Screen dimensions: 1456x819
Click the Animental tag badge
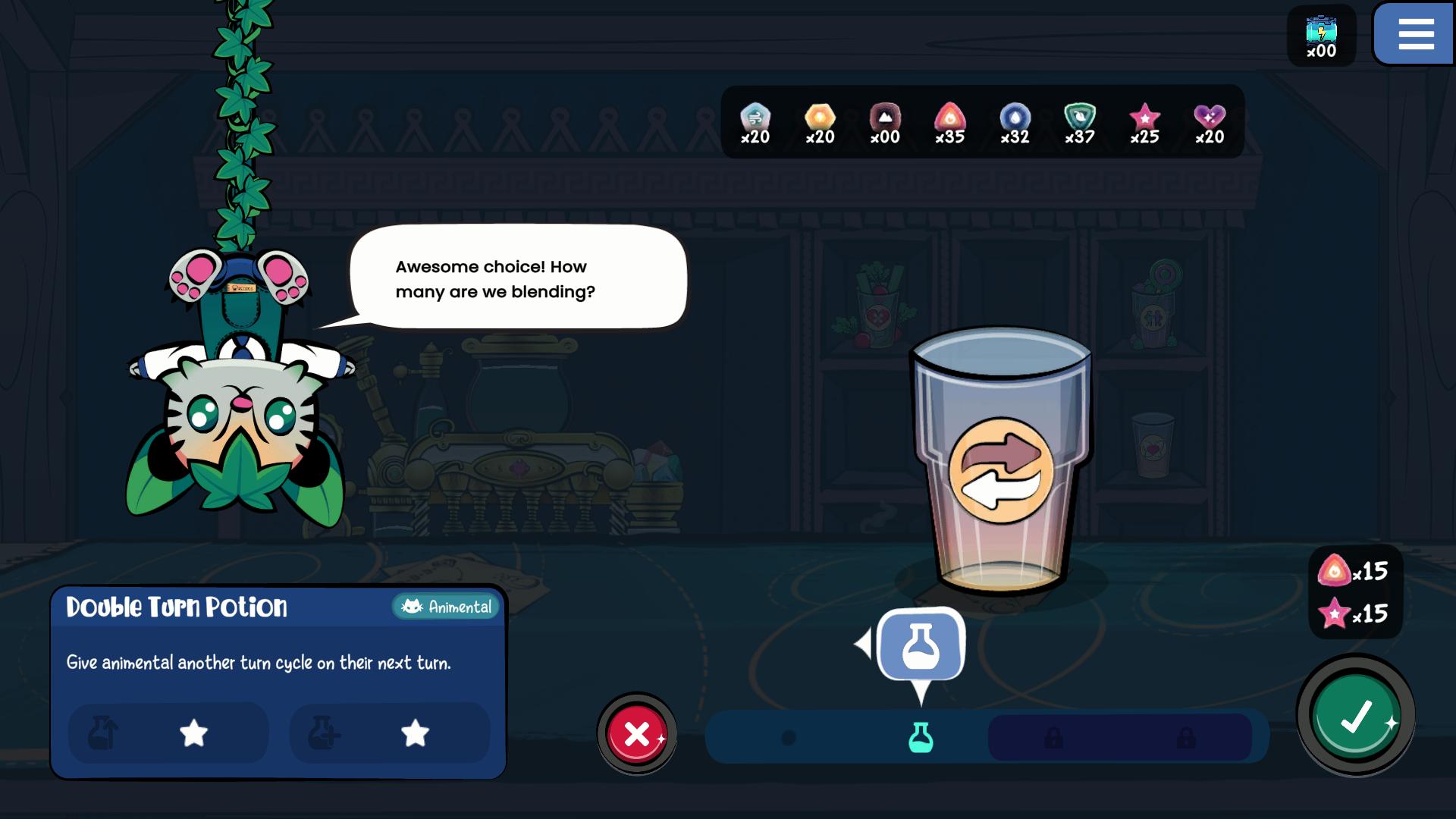pos(447,607)
